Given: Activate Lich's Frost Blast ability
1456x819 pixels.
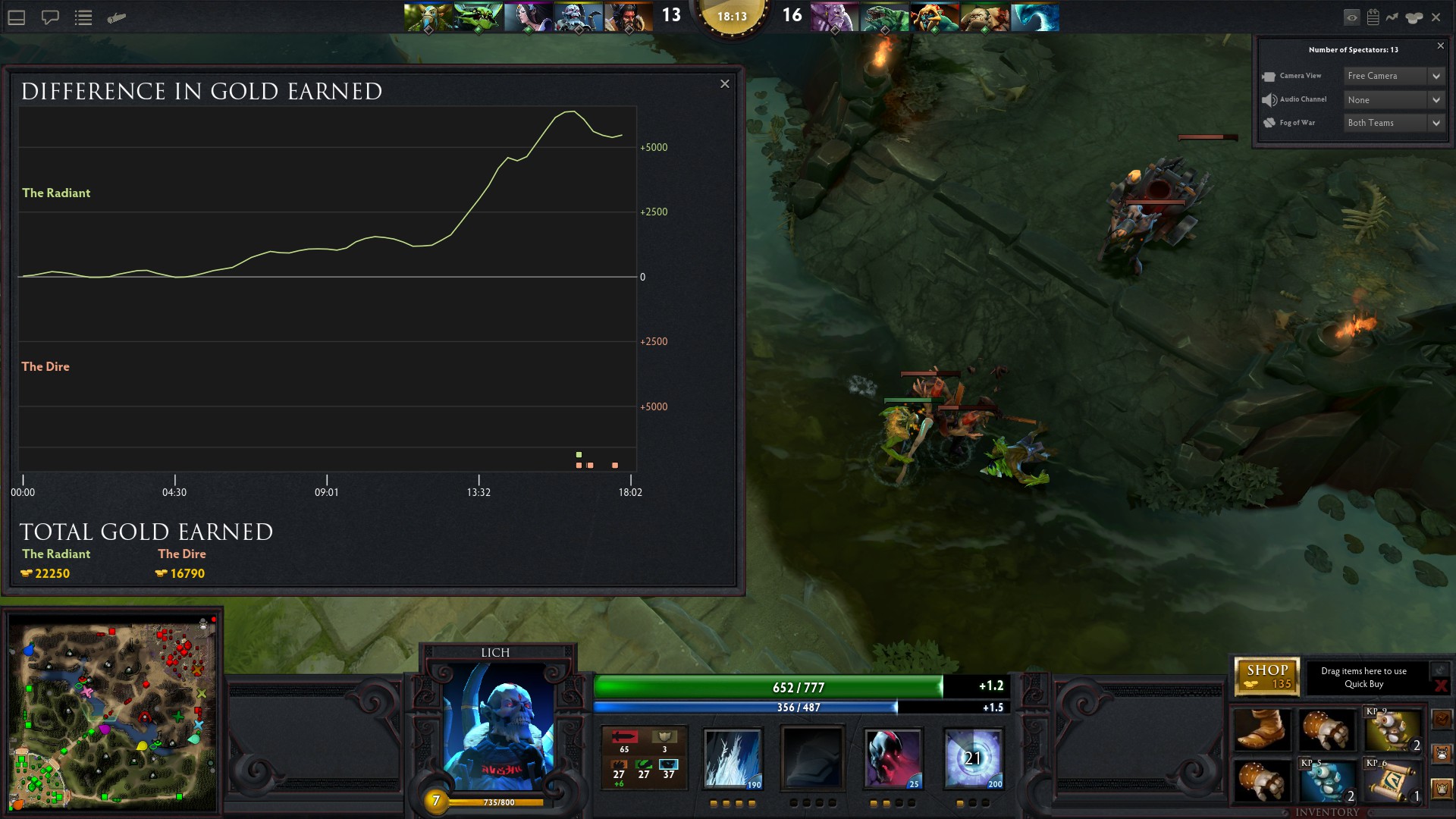Looking at the screenshot, I should 732,758.
